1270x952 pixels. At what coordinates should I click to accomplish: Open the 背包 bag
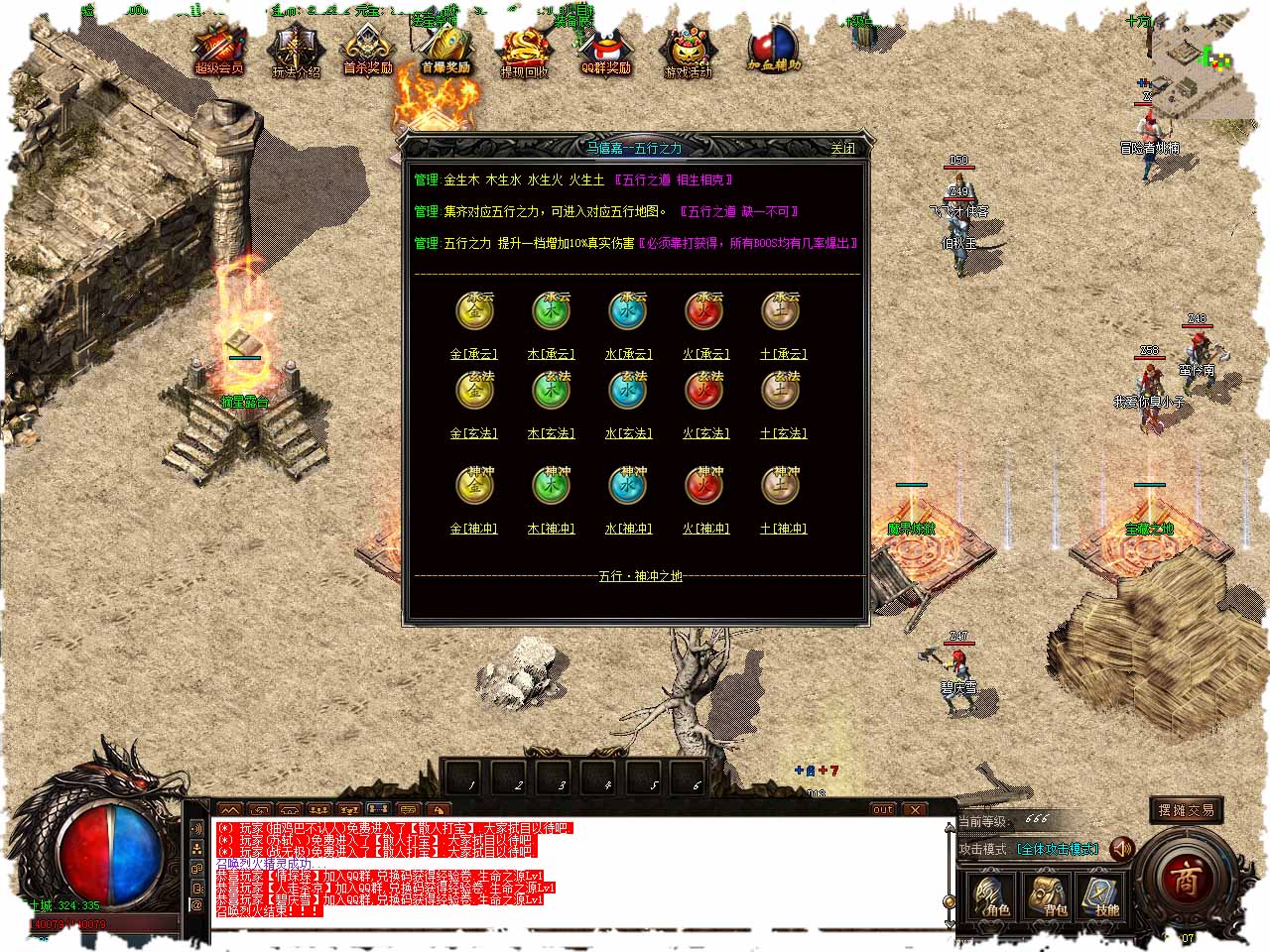click(x=1048, y=893)
